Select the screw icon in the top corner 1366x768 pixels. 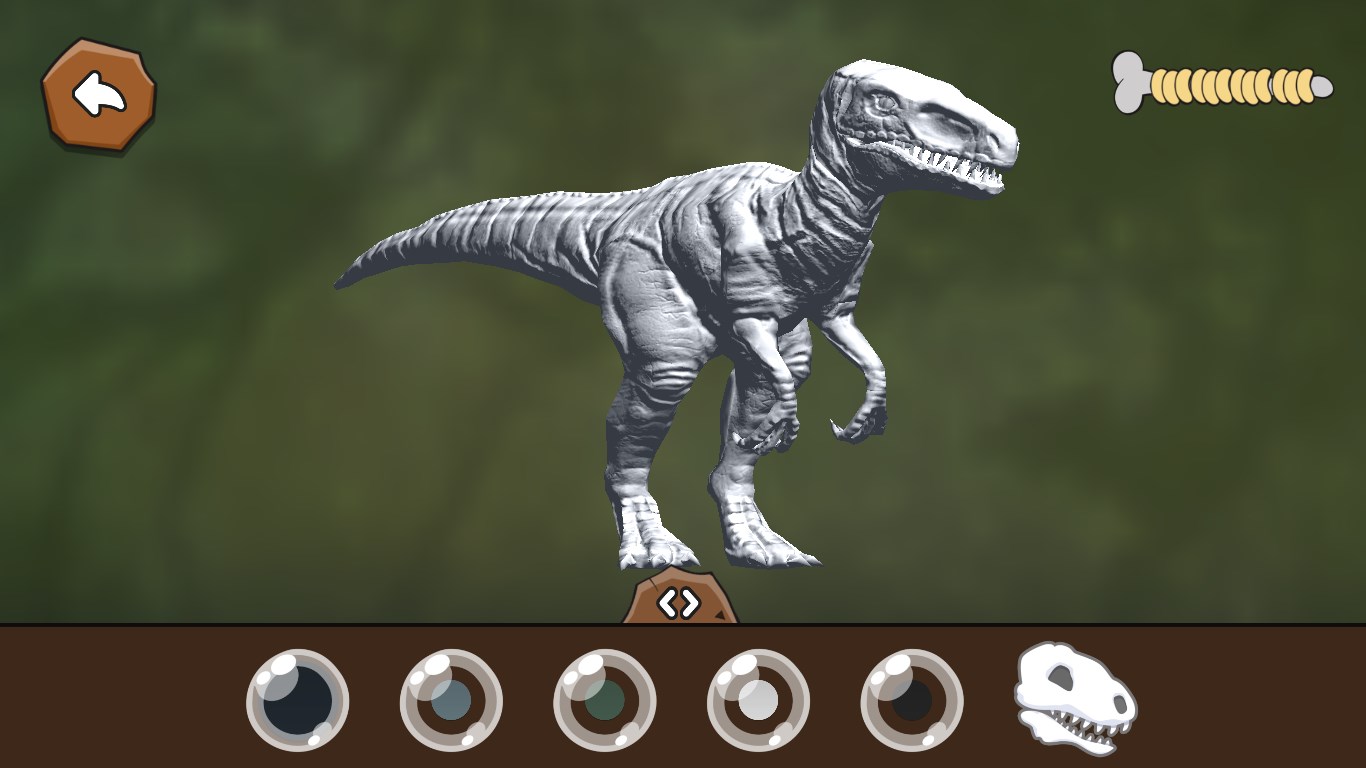(1220, 85)
